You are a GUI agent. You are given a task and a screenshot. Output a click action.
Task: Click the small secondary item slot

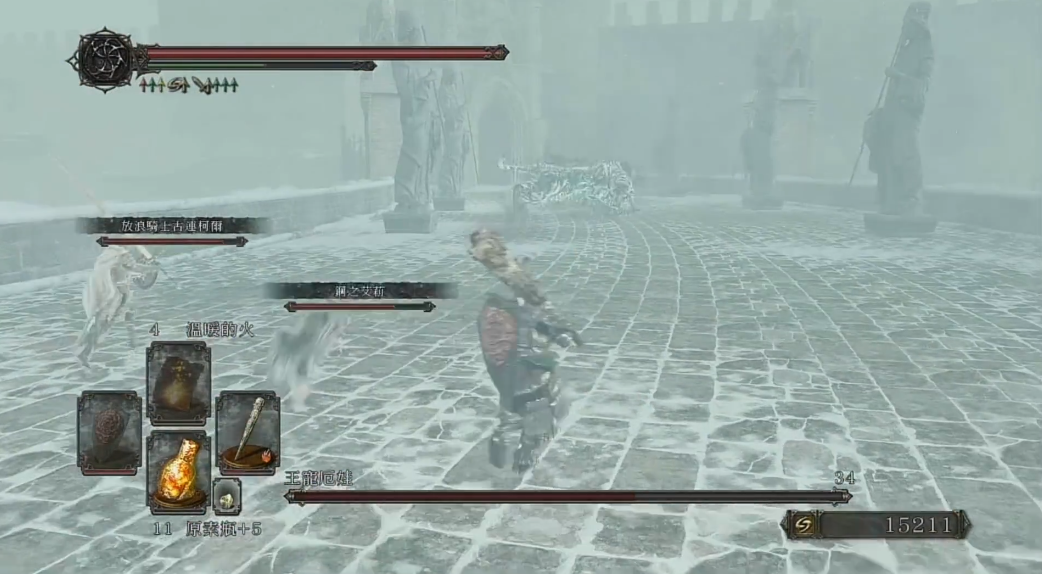(227, 496)
